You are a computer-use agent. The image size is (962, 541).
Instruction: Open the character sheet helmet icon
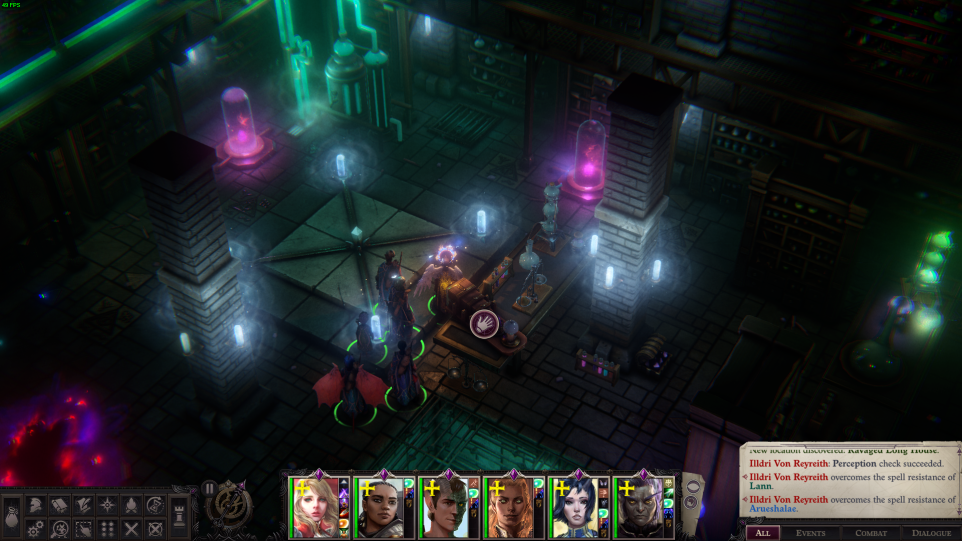click(35, 504)
